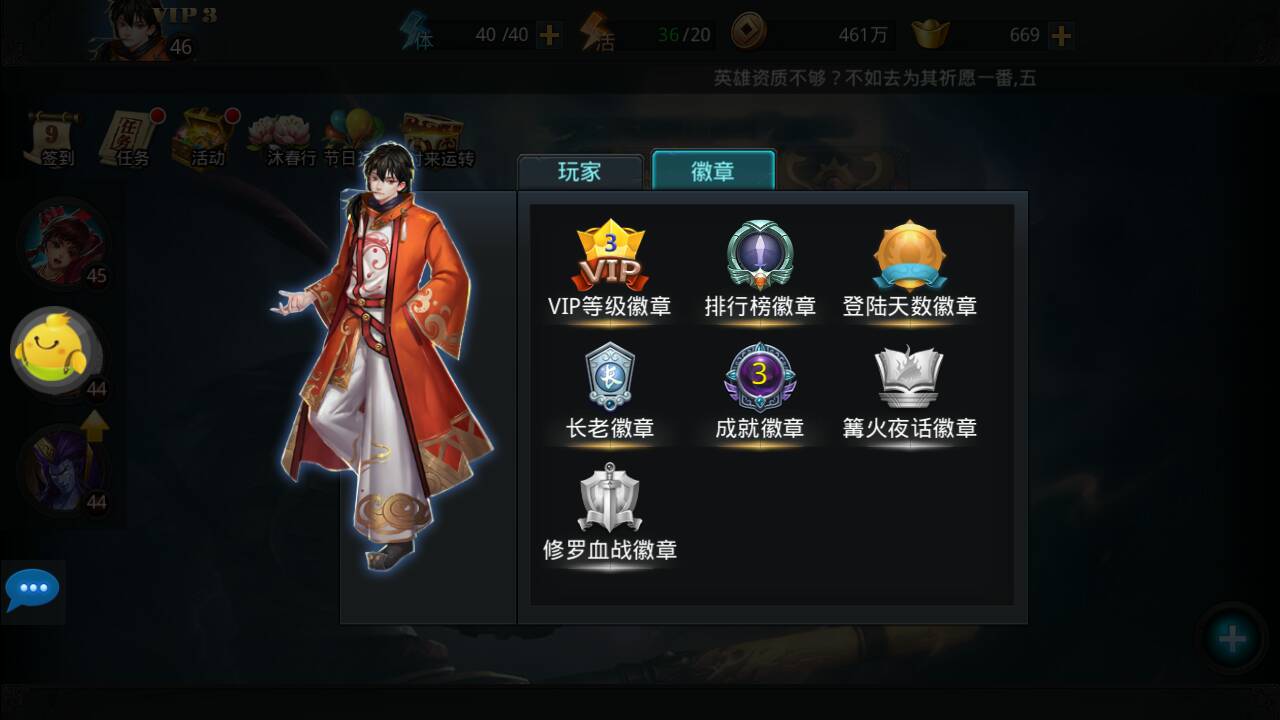Switch to the 徽章 badges tab

point(712,172)
